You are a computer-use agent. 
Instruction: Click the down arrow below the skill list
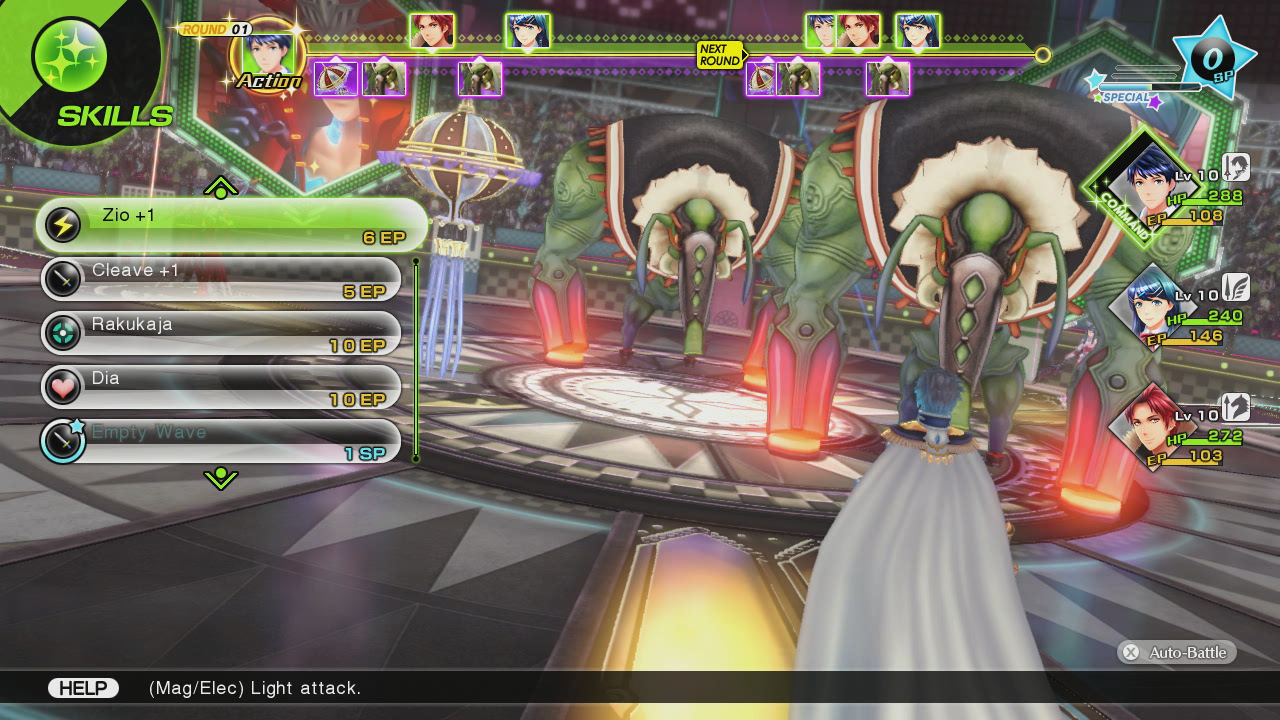(x=220, y=479)
